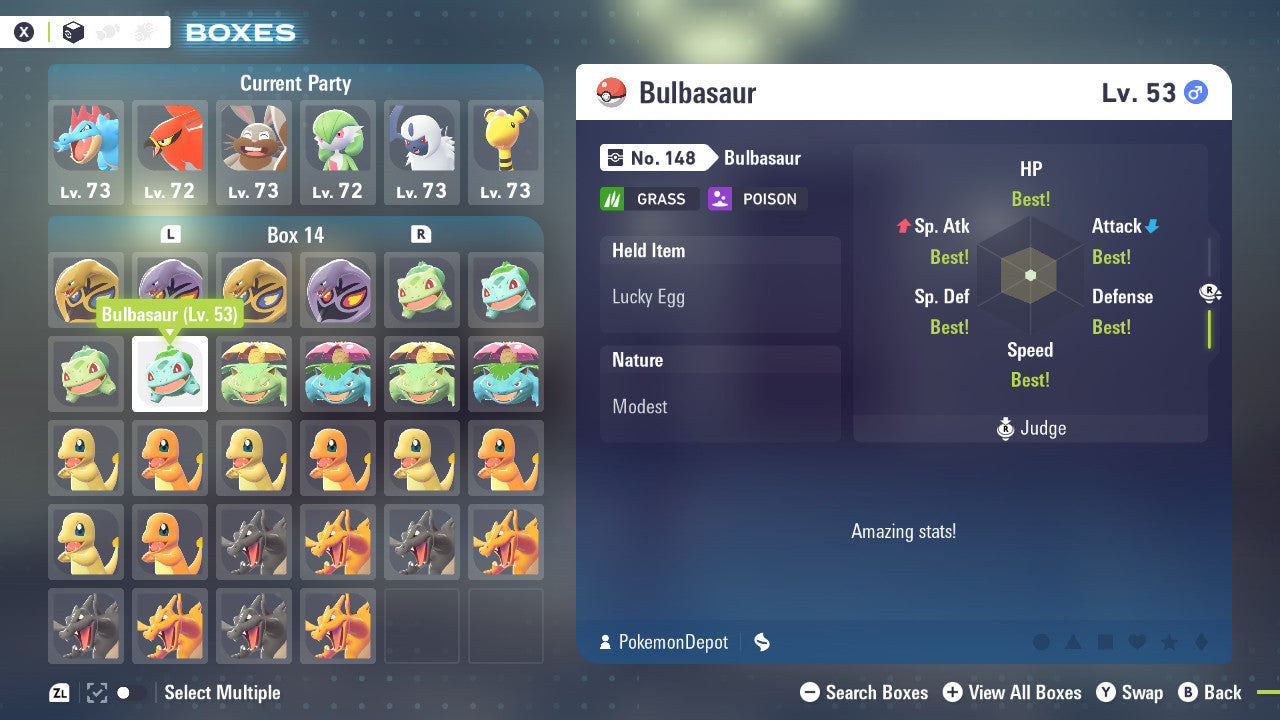The height and width of the screenshot is (720, 1280).
Task: Click the trainer silhouette icon before PokemonDepot
Action: coord(608,643)
